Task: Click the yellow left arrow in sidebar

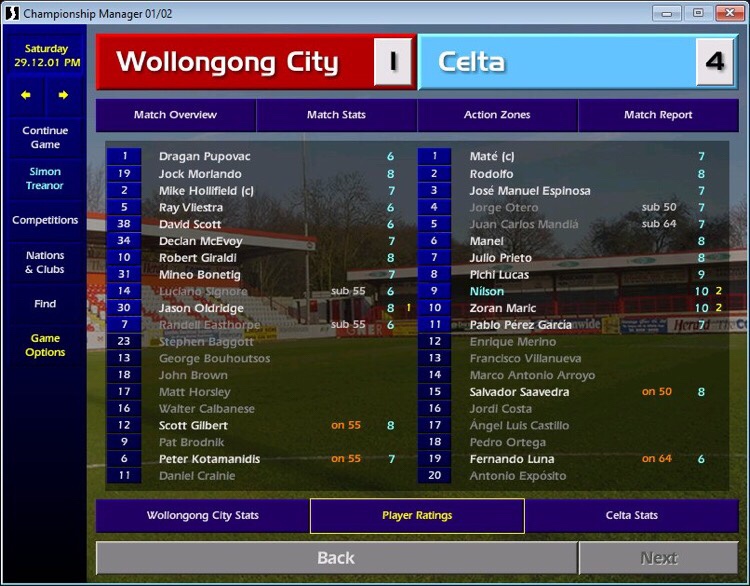Action: (x=26, y=95)
